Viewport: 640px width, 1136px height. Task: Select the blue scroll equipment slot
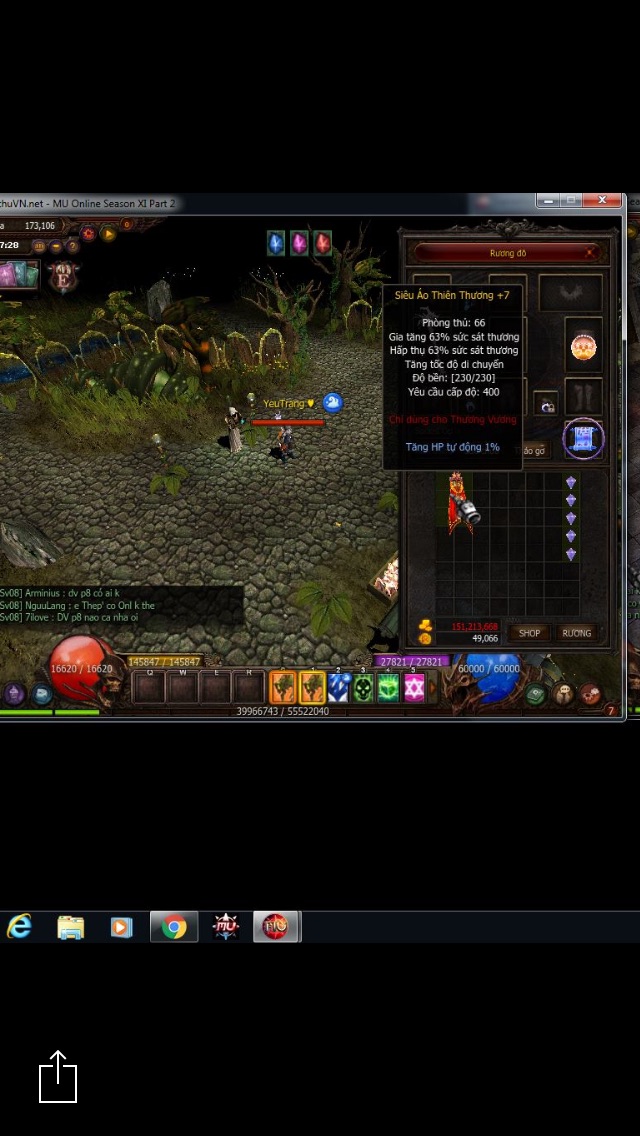click(x=583, y=438)
